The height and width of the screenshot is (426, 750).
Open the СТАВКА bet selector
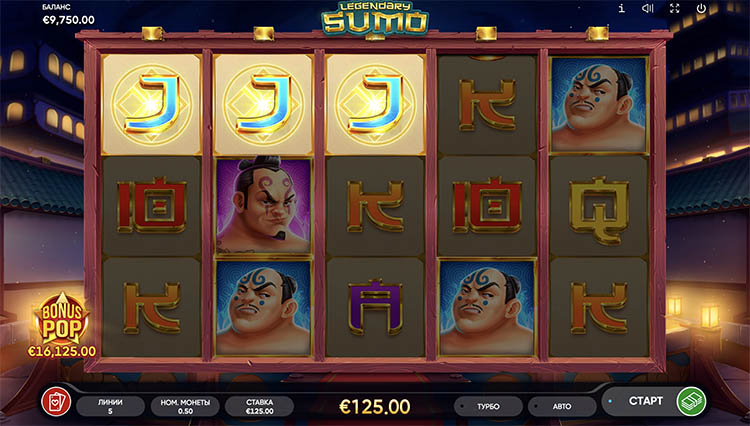pyautogui.click(x=259, y=406)
